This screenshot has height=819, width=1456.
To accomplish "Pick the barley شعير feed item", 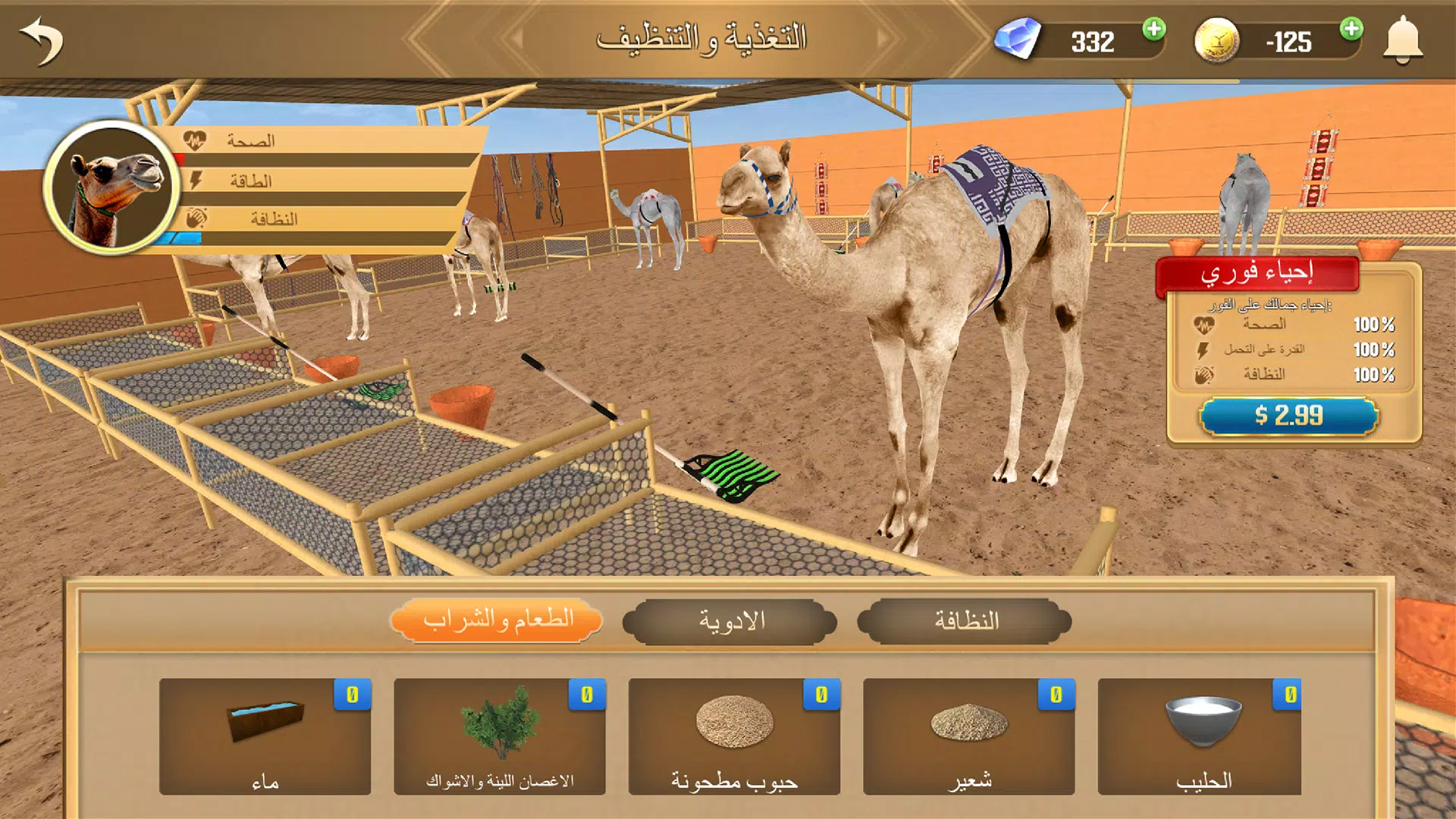I will click(968, 736).
